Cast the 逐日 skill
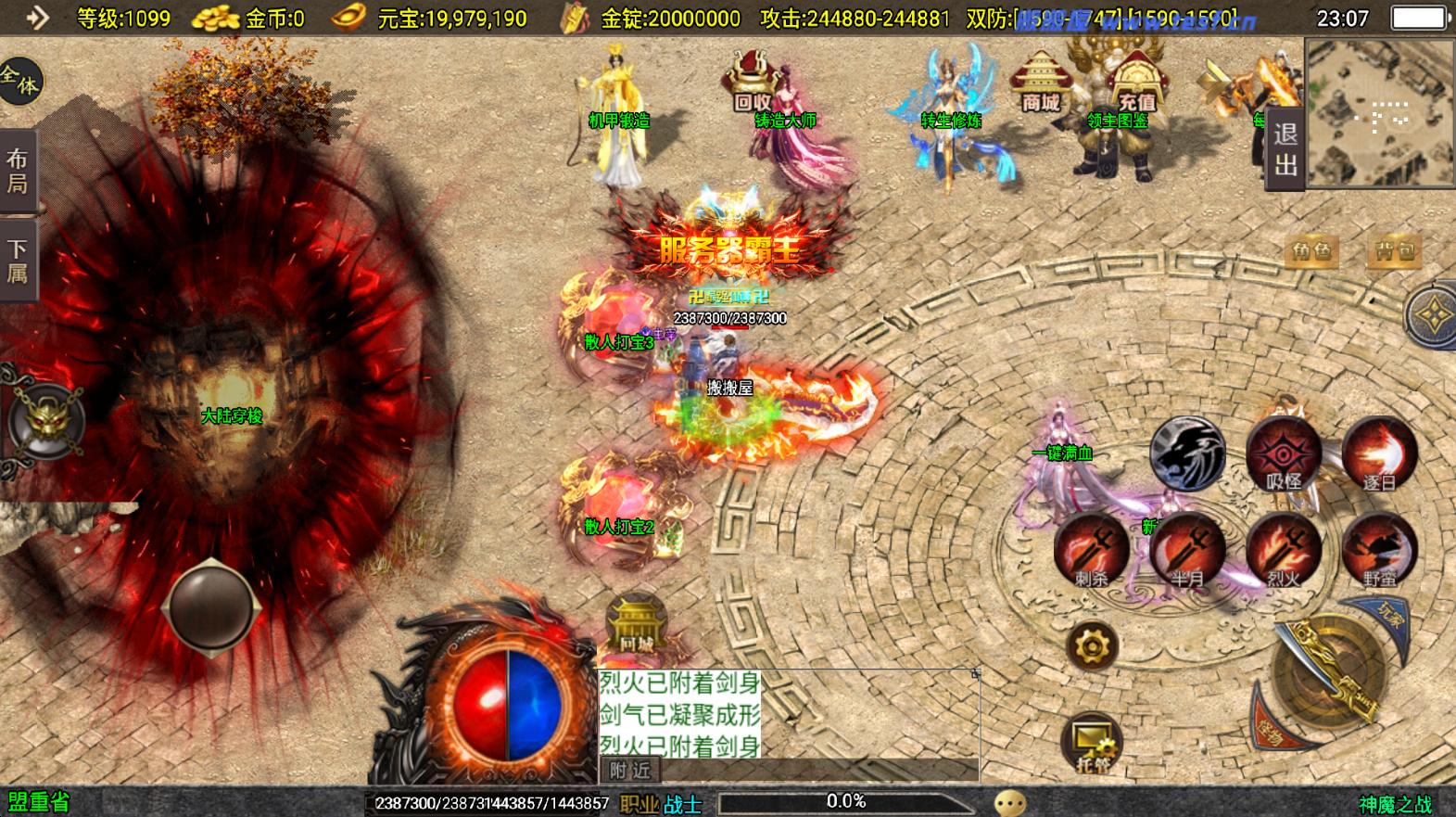The width and height of the screenshot is (1456, 817). tap(1379, 454)
